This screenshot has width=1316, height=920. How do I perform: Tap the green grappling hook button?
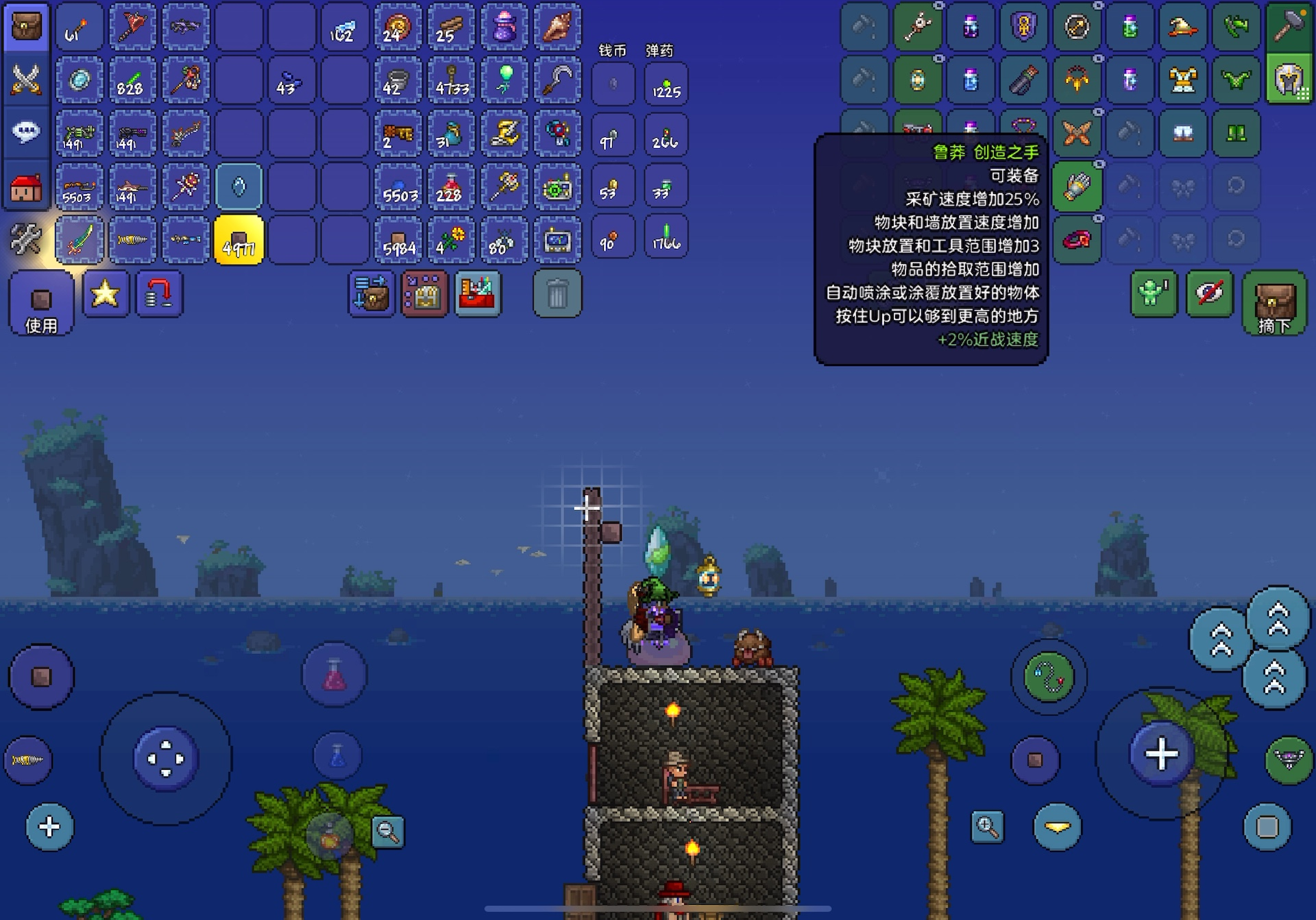click(x=1049, y=678)
